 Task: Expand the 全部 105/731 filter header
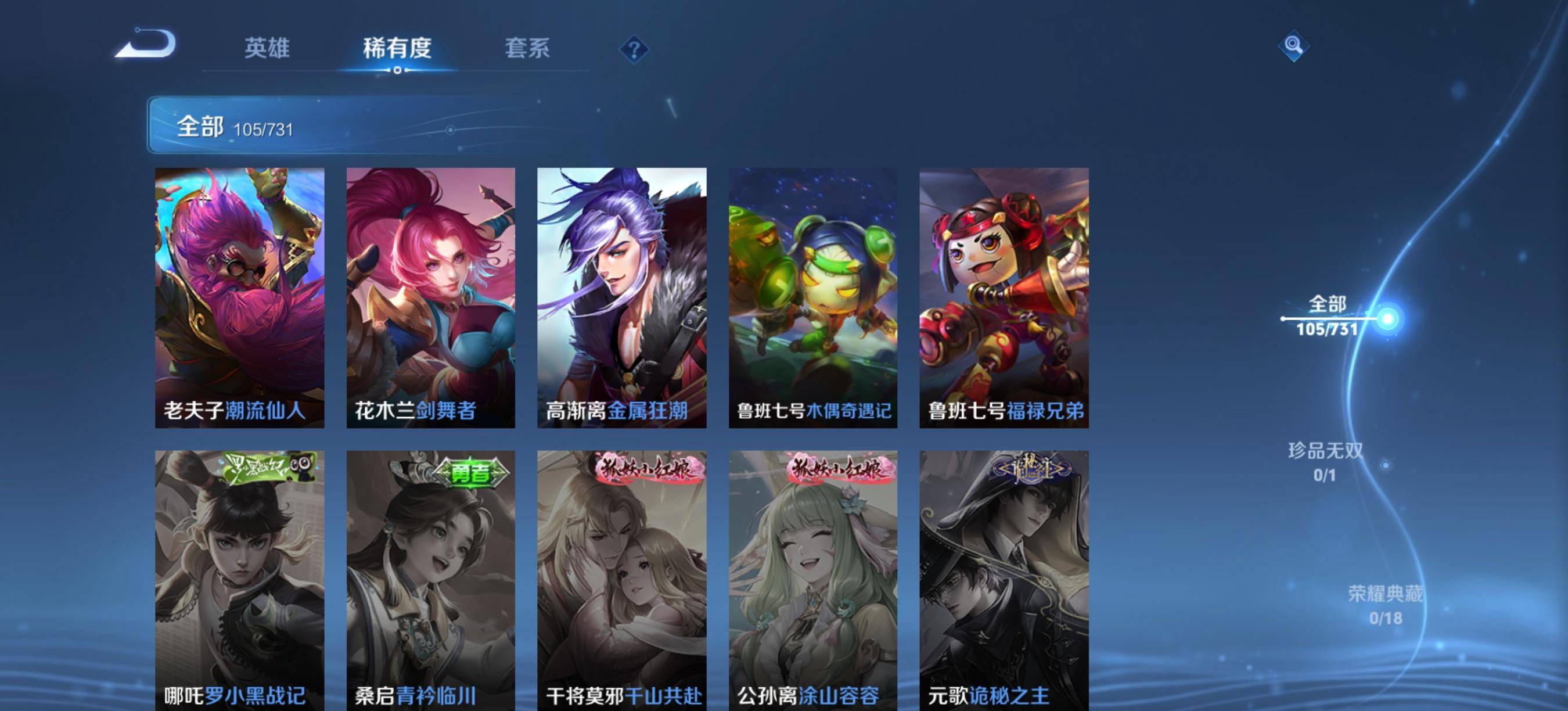click(238, 128)
